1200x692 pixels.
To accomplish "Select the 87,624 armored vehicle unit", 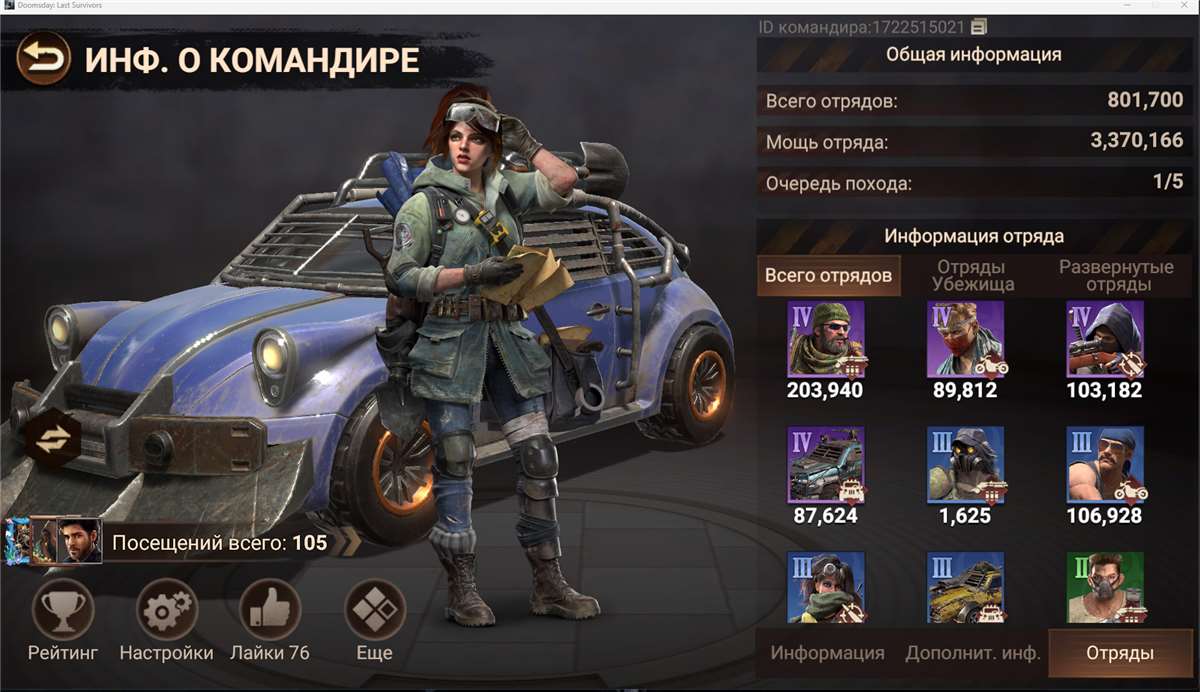I will (x=826, y=465).
